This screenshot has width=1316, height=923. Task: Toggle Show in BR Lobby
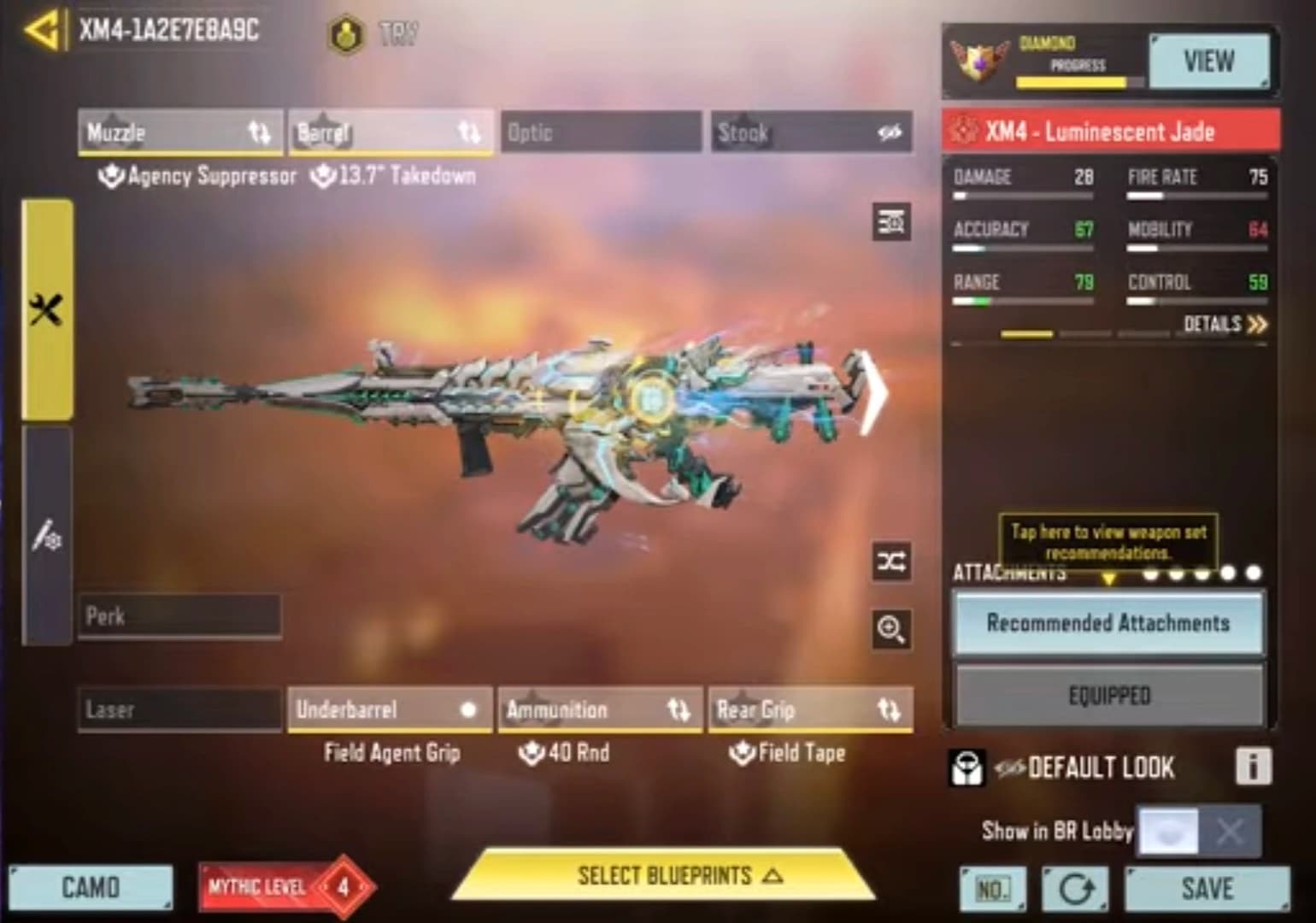click(1198, 831)
